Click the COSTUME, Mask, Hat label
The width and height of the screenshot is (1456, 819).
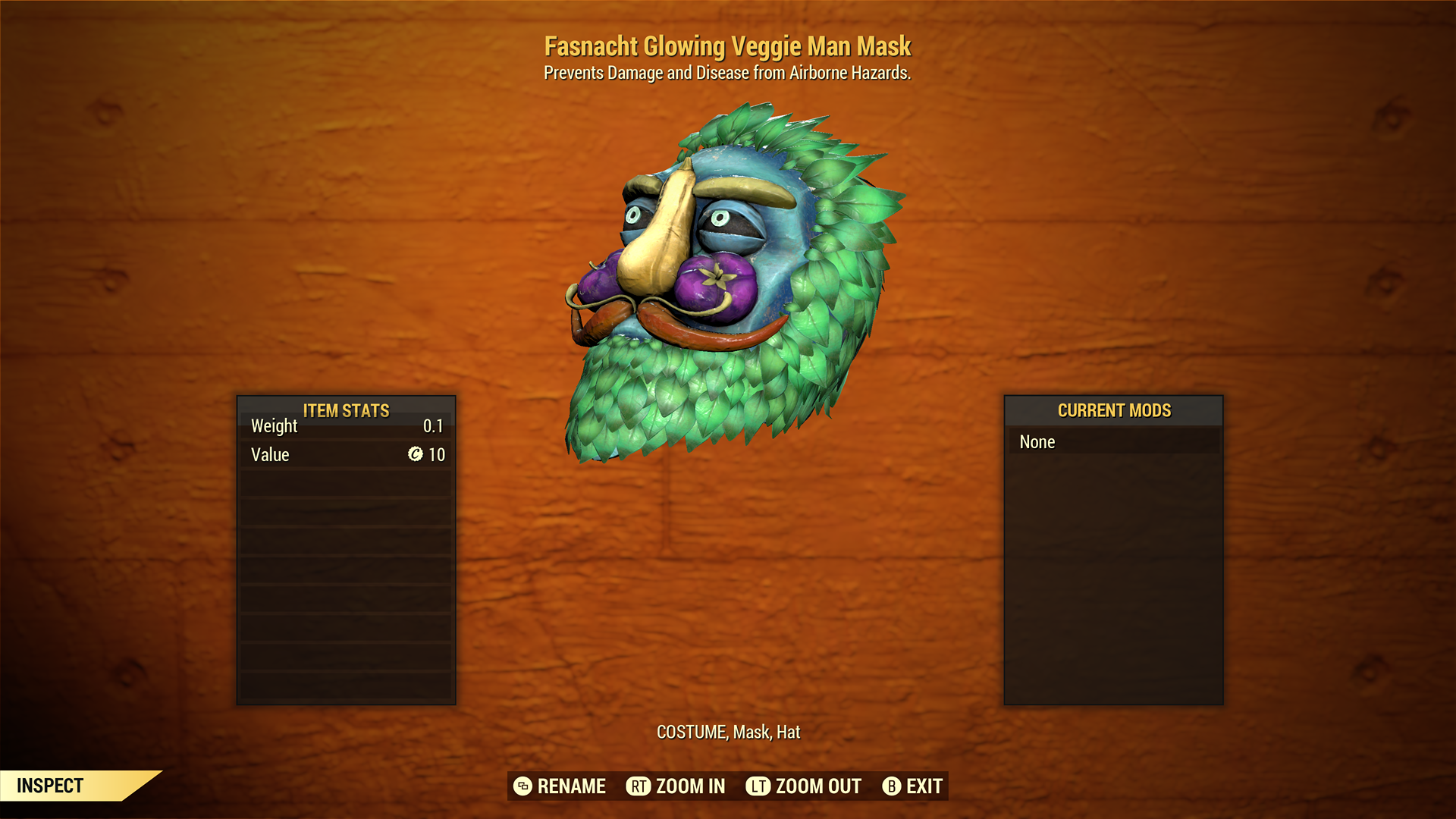tap(728, 733)
